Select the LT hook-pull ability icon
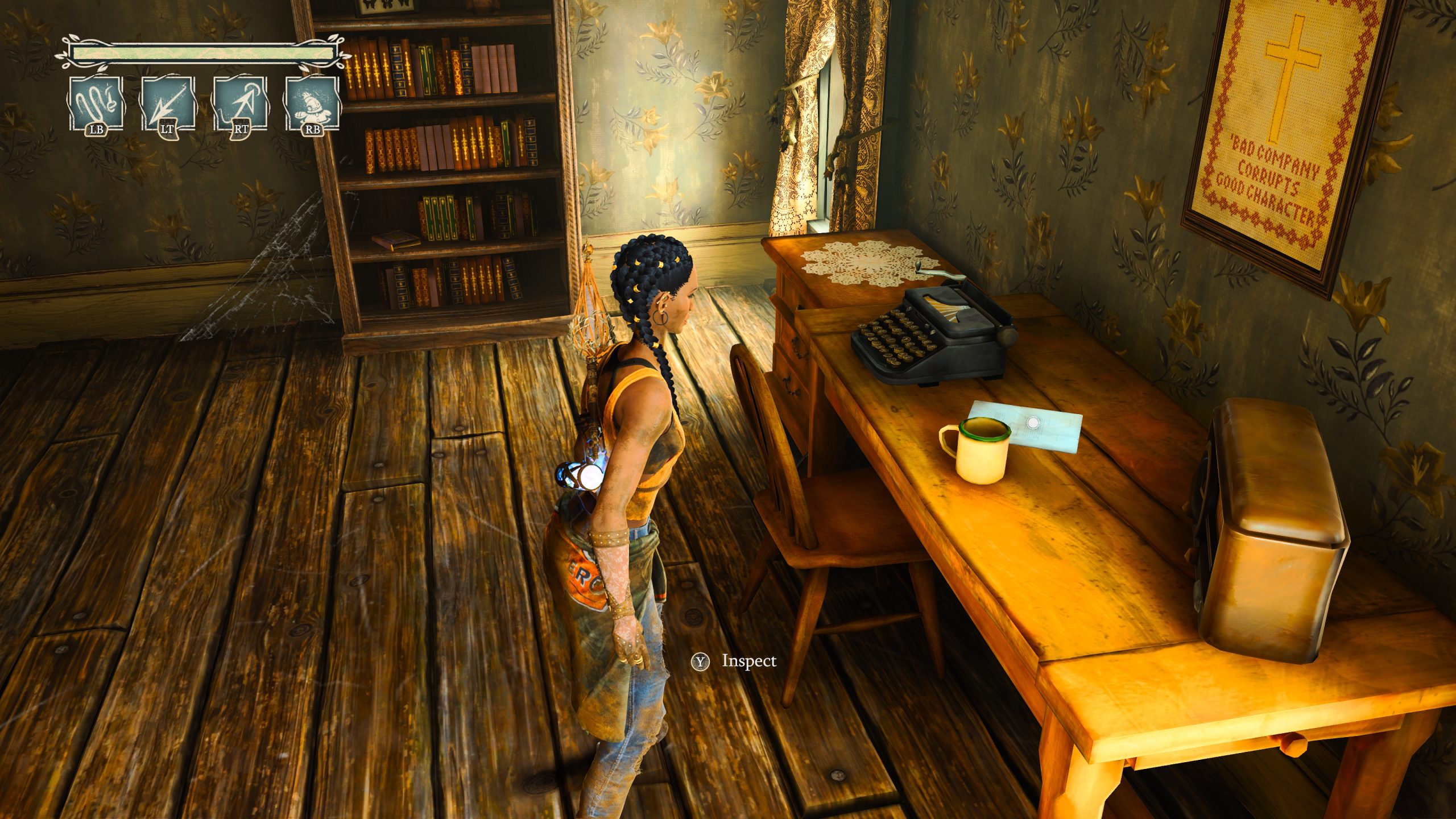 pos(167,102)
